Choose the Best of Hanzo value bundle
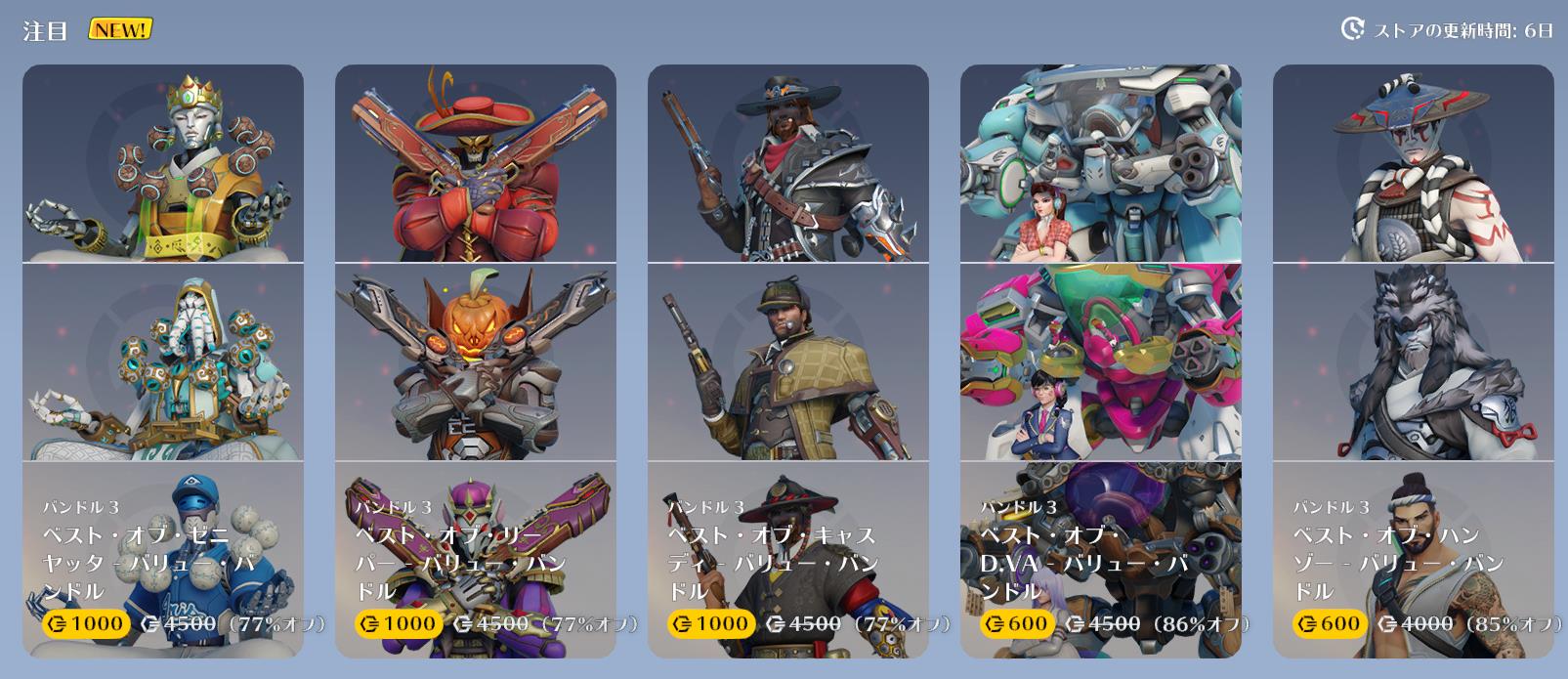Image resolution: width=1568 pixels, height=679 pixels. (x=1414, y=361)
